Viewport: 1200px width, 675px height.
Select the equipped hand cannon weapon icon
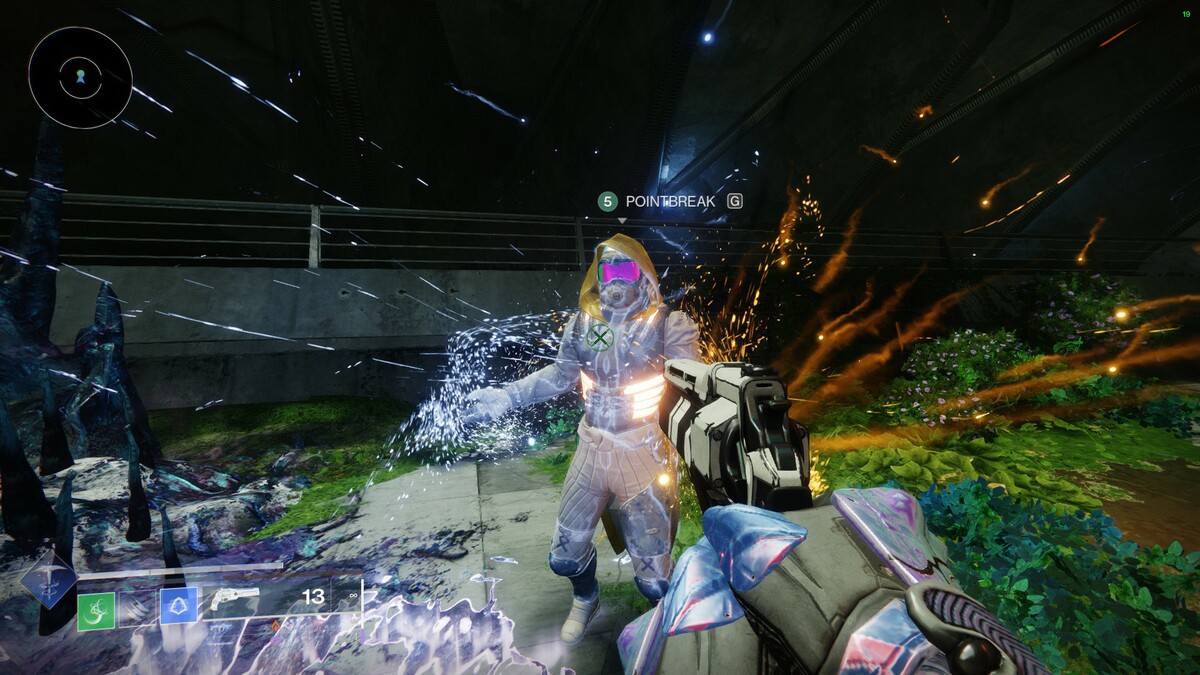pyautogui.click(x=235, y=600)
